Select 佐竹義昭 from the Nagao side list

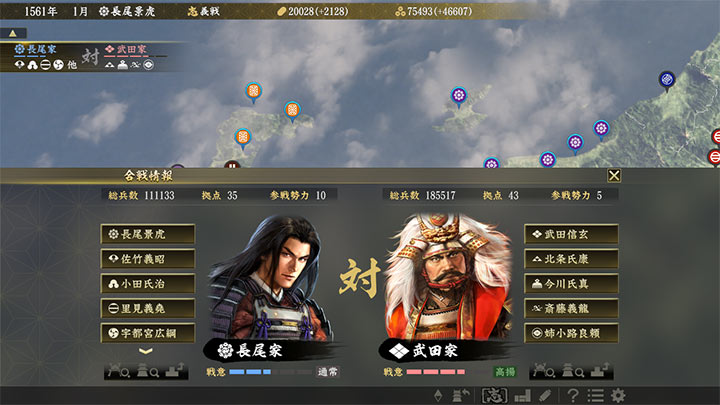tap(147, 259)
